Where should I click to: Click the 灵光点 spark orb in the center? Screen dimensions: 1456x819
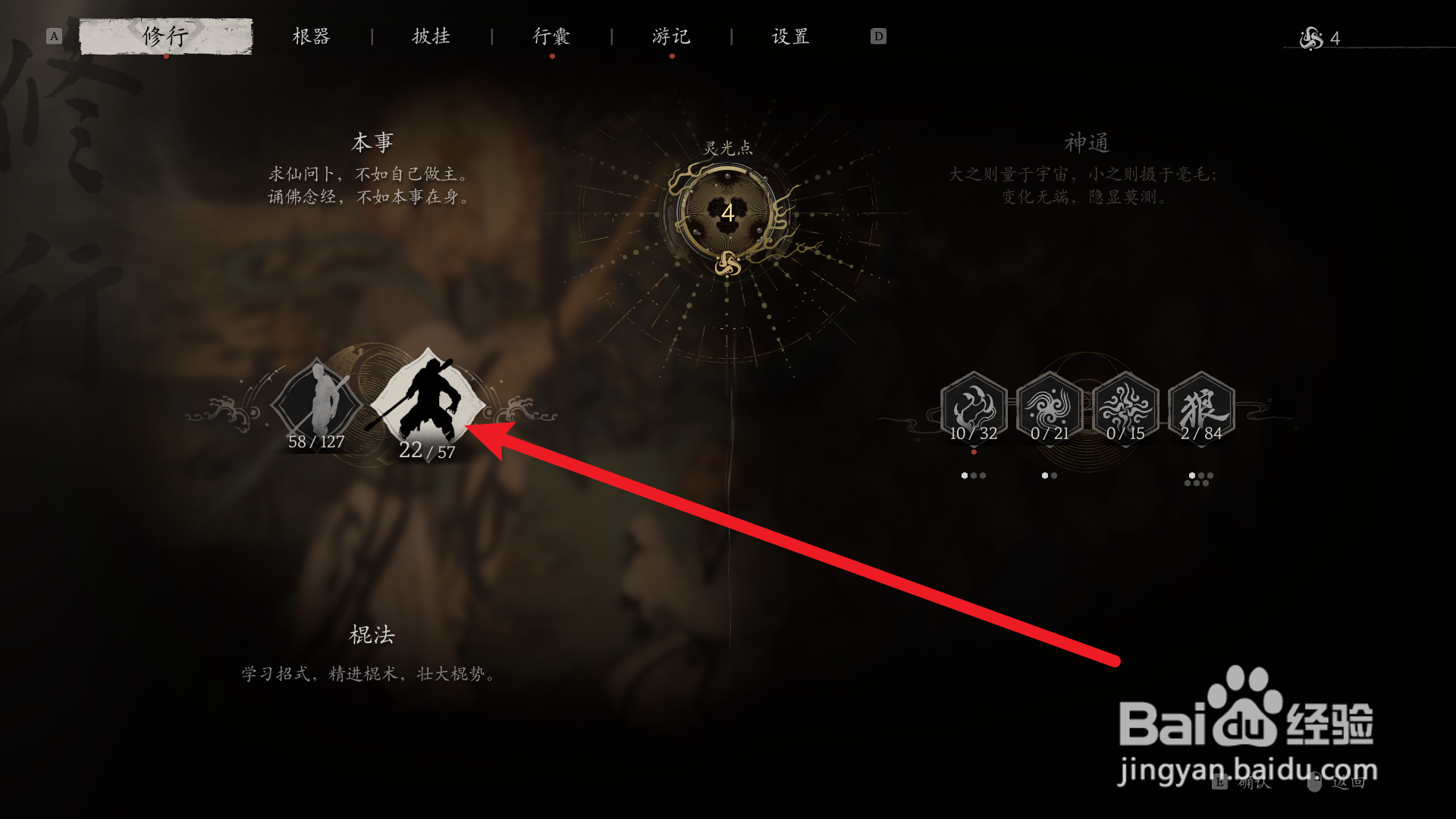(x=726, y=214)
